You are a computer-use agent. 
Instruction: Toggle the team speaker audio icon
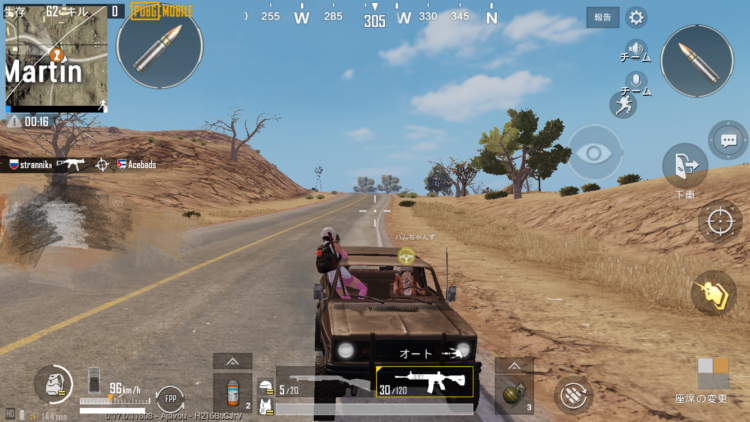pos(635,49)
